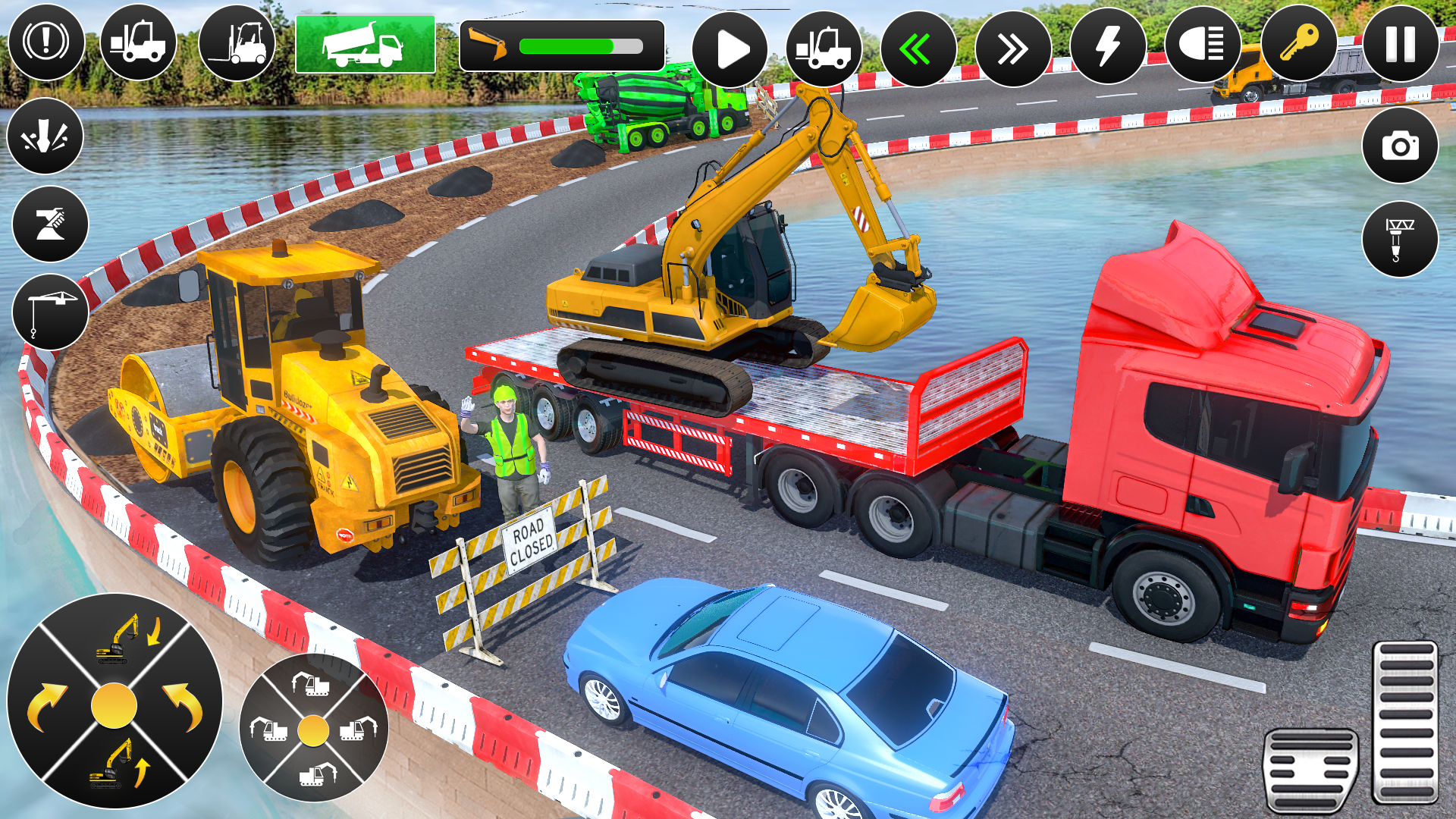Click the green double left chevron button
1456x819 pixels.
918,49
